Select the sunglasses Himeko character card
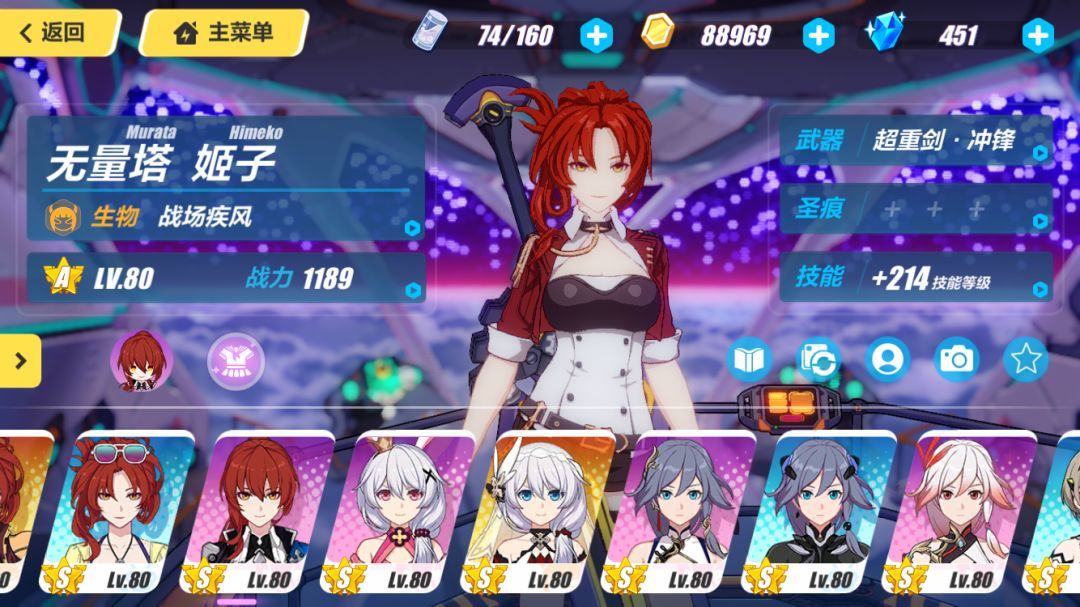This screenshot has width=1080, height=607. point(122,510)
